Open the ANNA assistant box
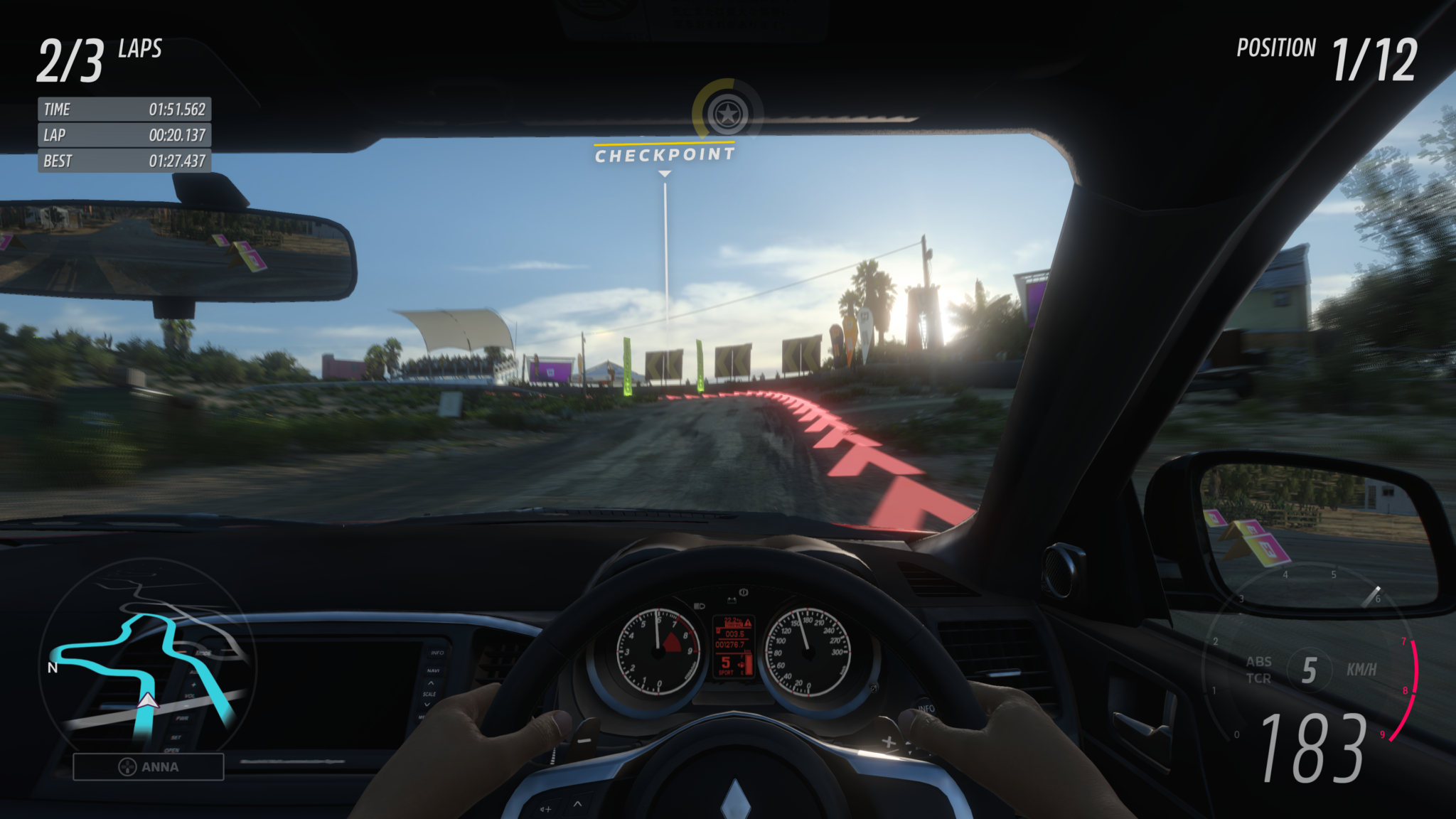This screenshot has height=819, width=1456. point(149,767)
